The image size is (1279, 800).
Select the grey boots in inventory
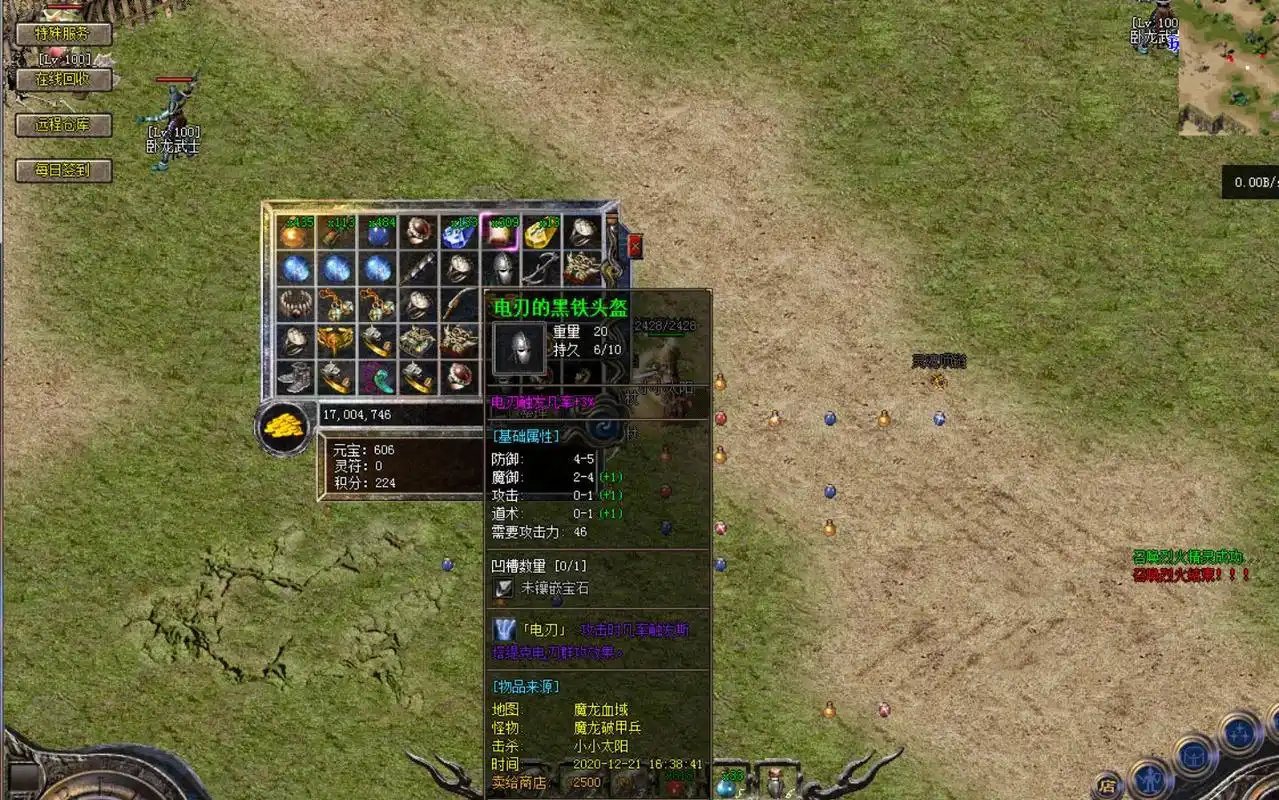(296, 377)
